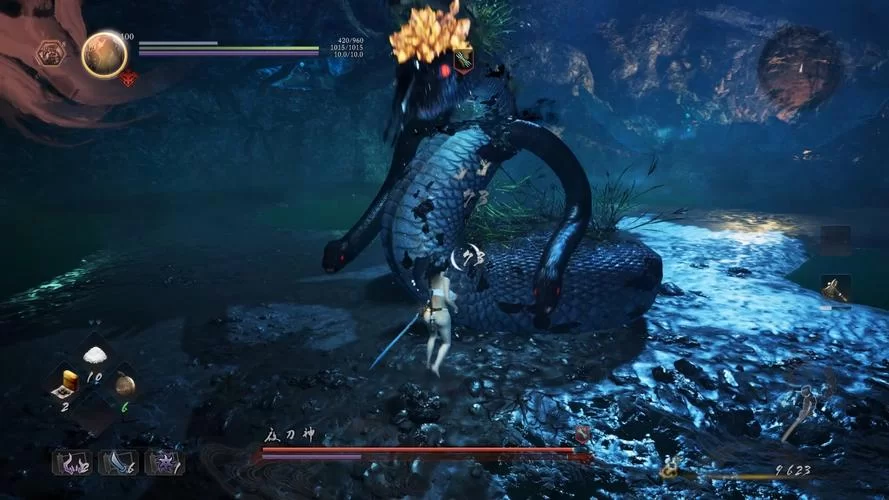Select the white salt pile item slot
The width and height of the screenshot is (889, 500).
pos(95,355)
